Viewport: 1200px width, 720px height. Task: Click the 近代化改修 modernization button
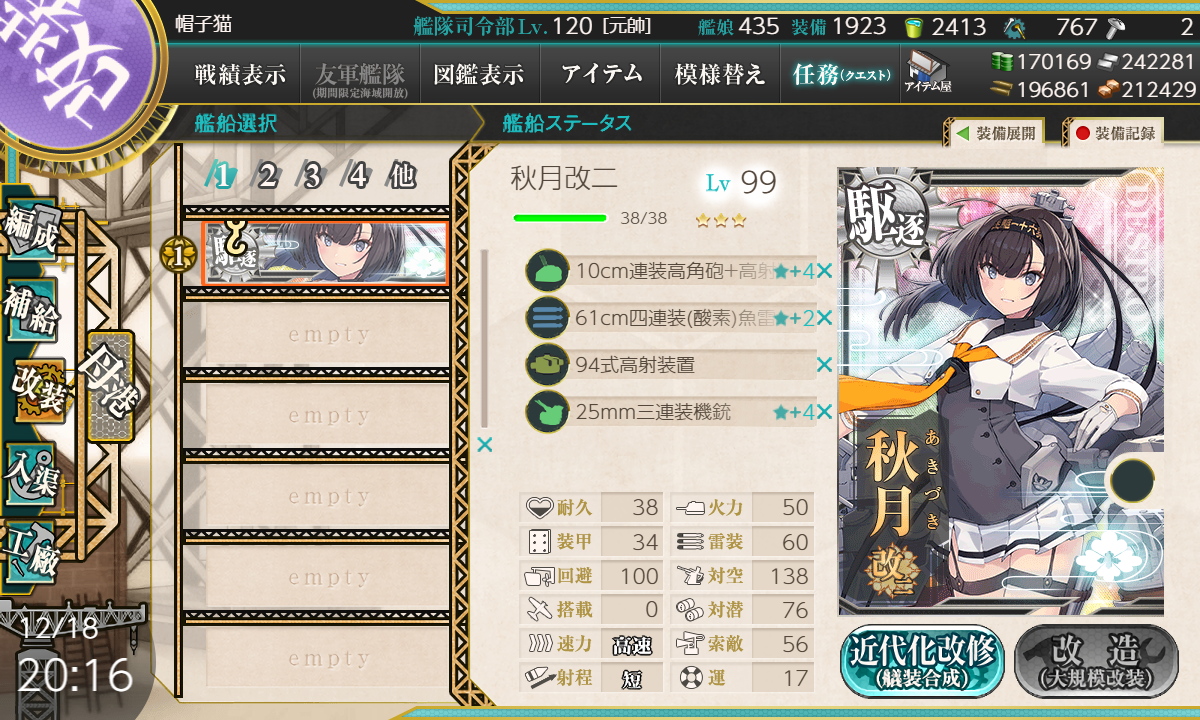point(922,661)
